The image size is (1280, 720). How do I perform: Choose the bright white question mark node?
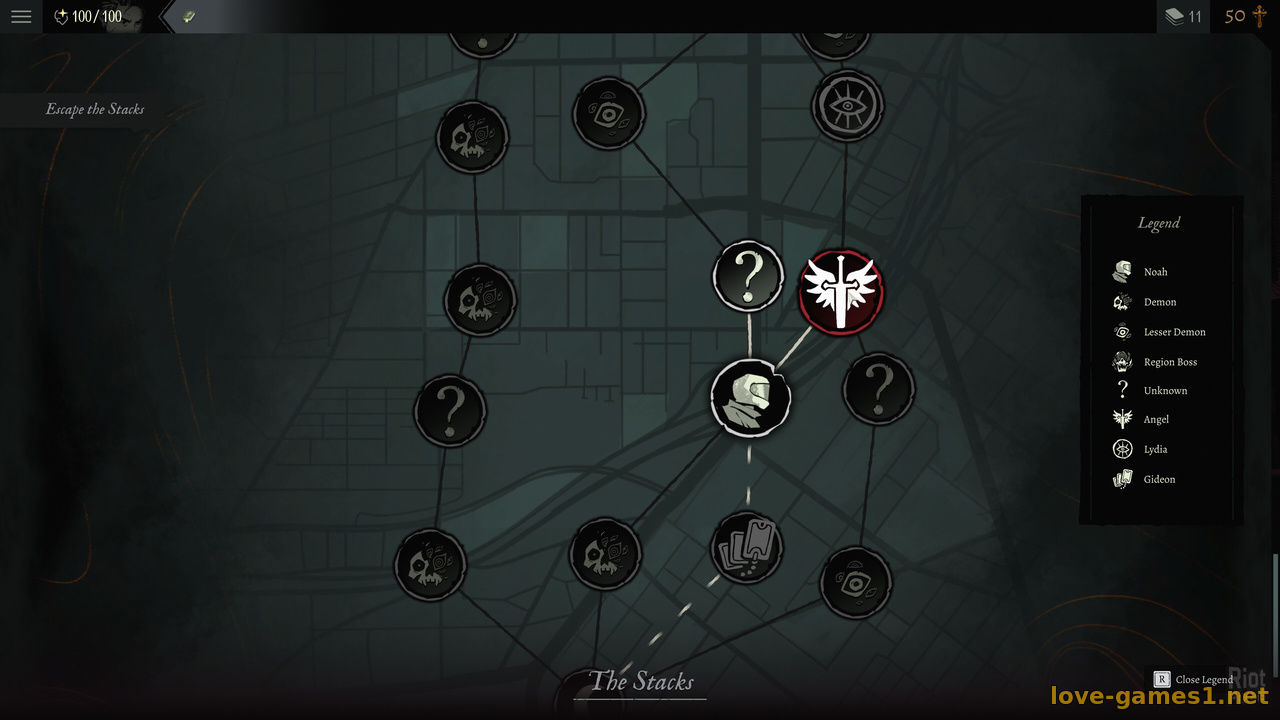point(749,275)
